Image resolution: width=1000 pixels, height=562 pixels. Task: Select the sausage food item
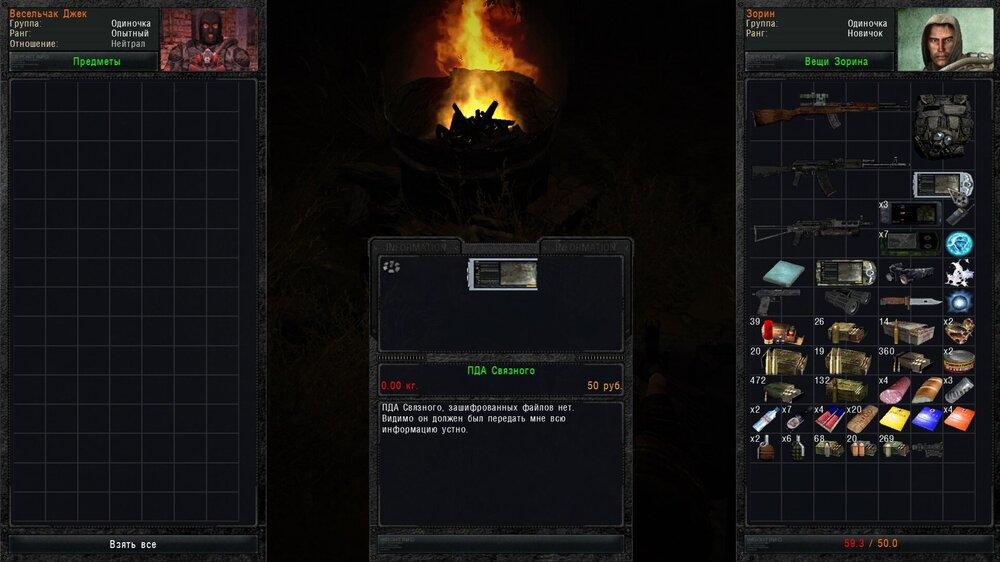tap(897, 390)
